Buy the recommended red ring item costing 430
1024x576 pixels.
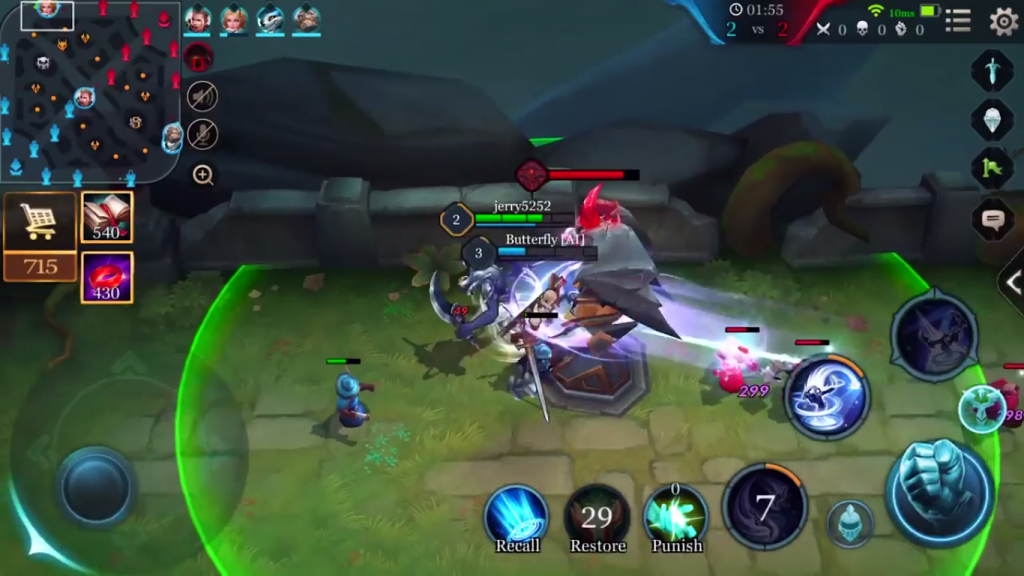click(106, 277)
